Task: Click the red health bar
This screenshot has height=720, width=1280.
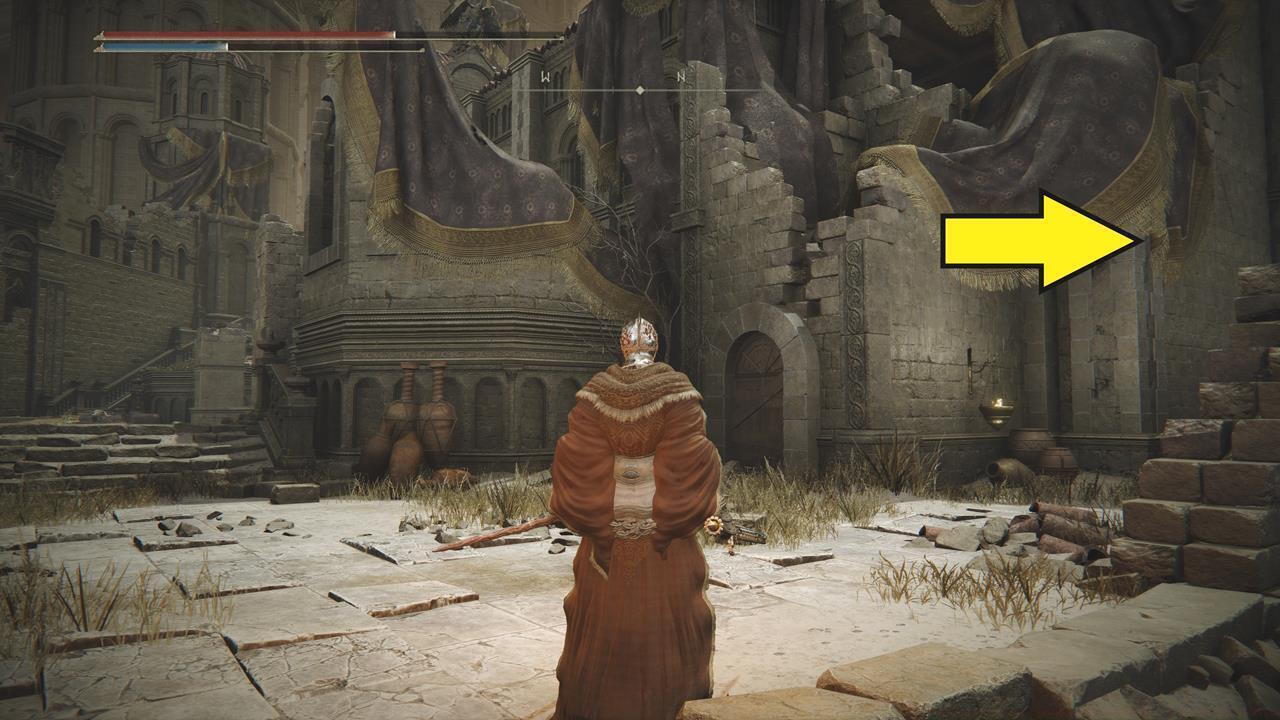Action: [x=250, y=33]
